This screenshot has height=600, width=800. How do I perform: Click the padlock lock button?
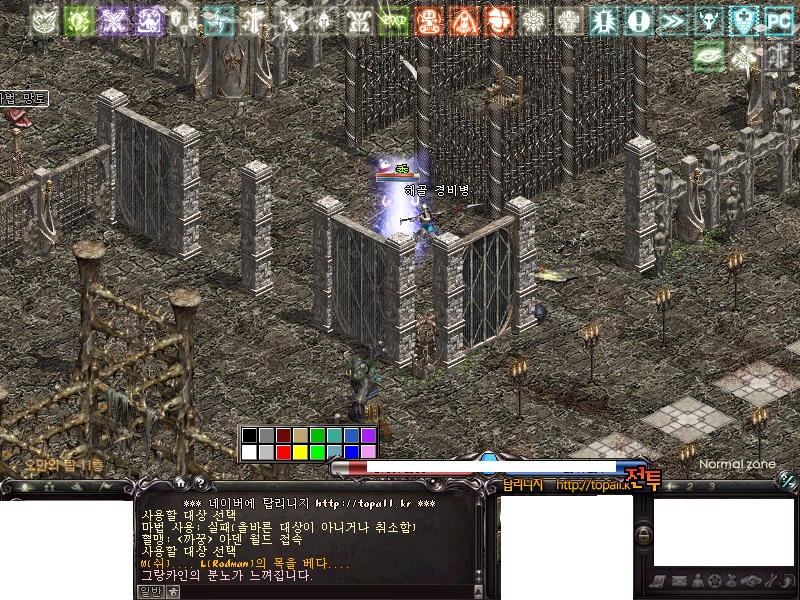pyautogui.click(x=644, y=537)
